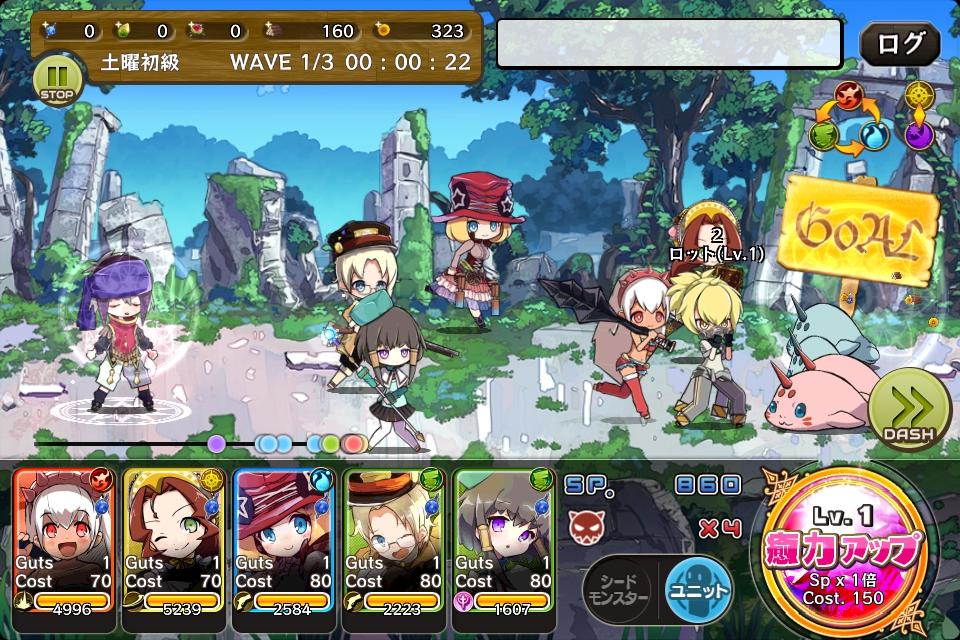Switch to the Seed Monster tab

coord(621,590)
